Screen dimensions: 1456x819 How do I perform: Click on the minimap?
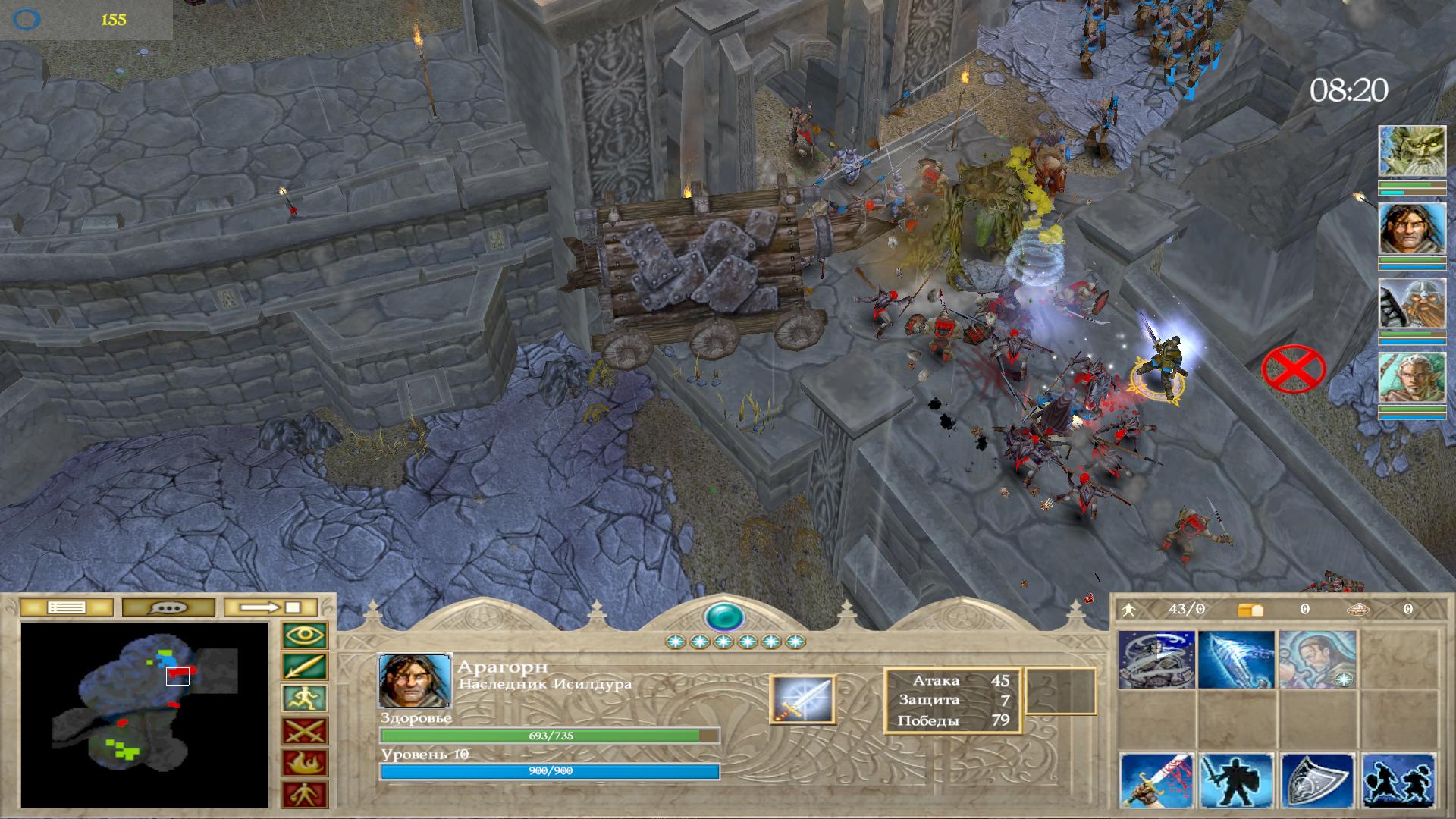point(144,714)
